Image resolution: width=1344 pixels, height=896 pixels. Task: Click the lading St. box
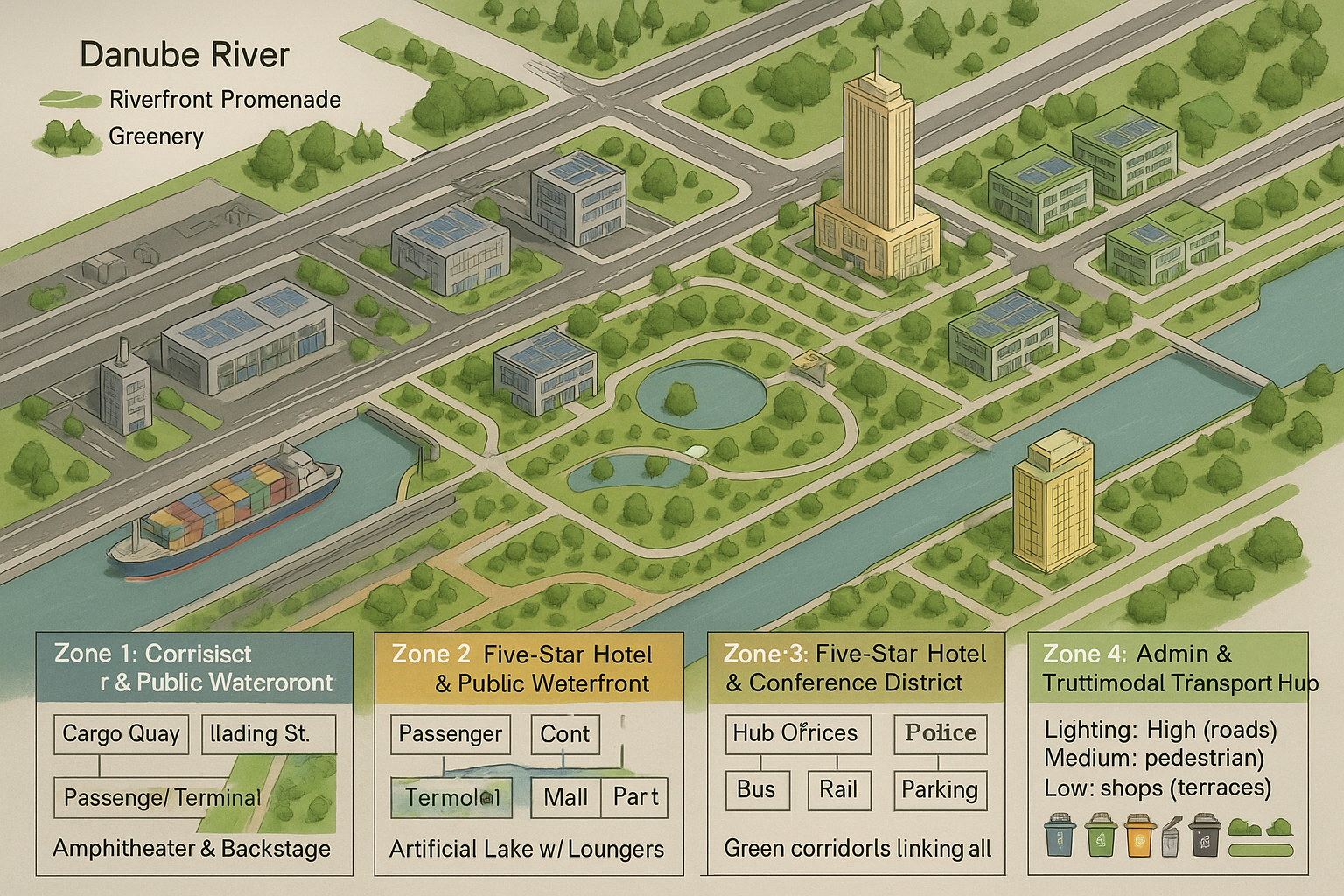click(x=269, y=734)
